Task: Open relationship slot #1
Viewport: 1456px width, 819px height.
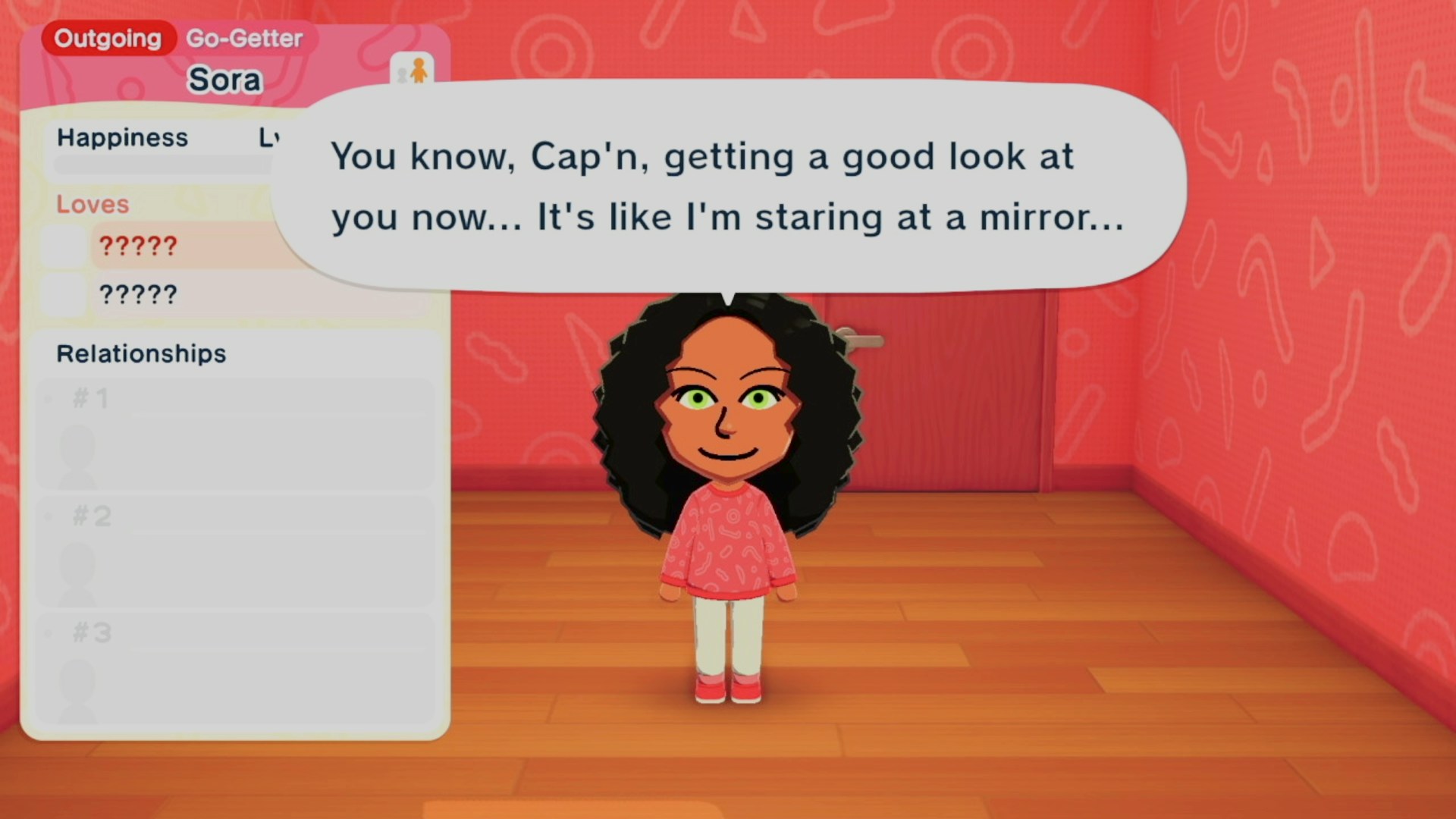Action: (235, 434)
